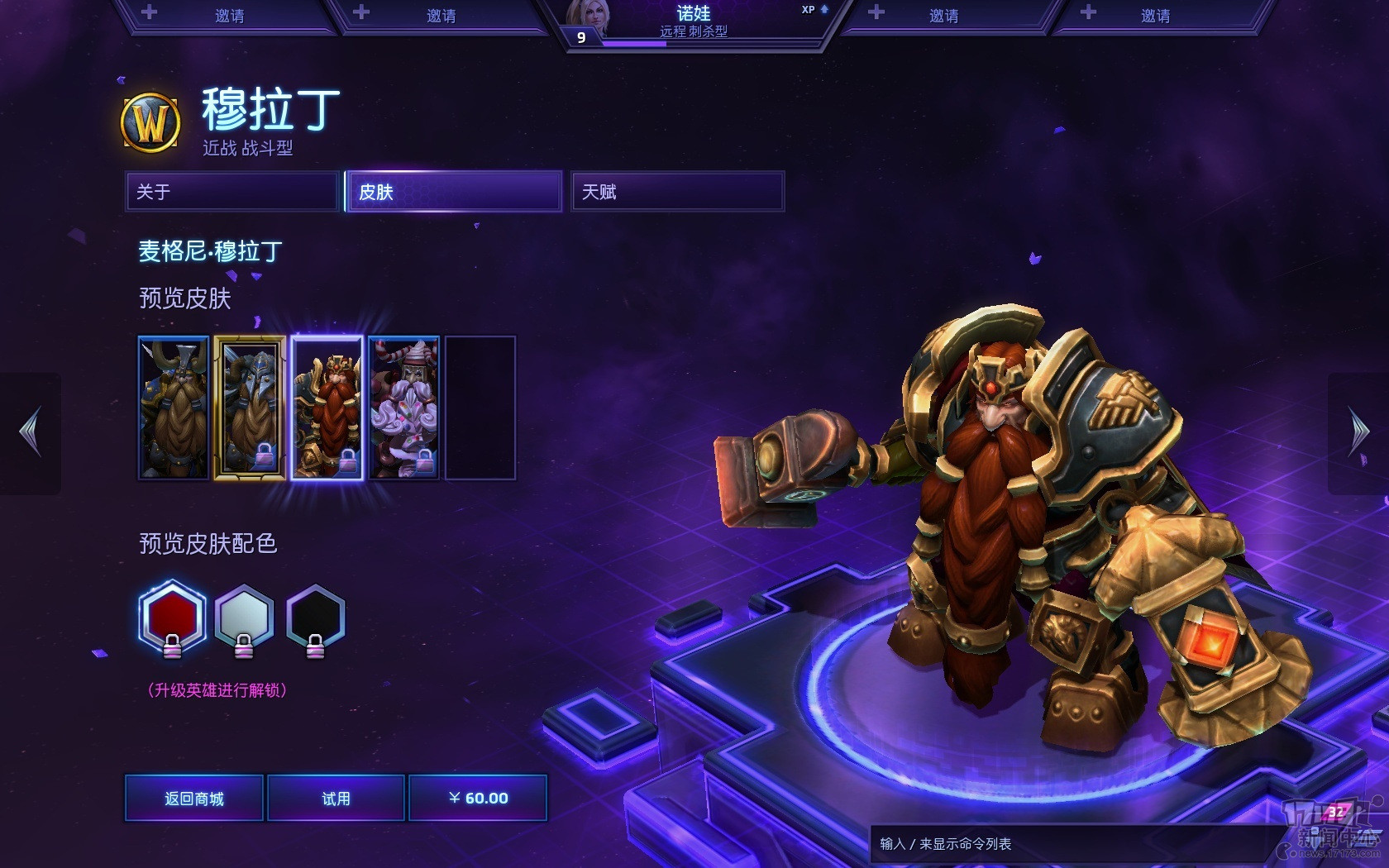The height and width of the screenshot is (868, 1389).
Task: Apply the black skin tint
Action: coord(315,617)
